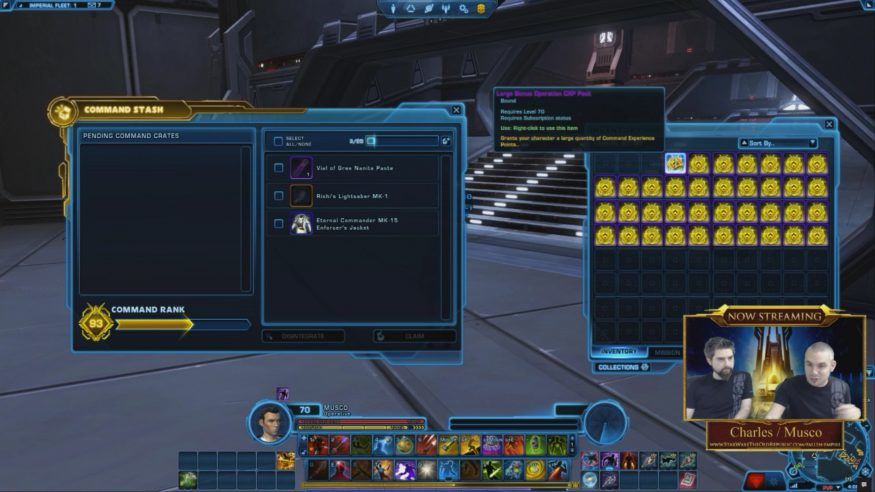Switch to the Mission items tab
The image size is (875, 492).
coord(667,352)
